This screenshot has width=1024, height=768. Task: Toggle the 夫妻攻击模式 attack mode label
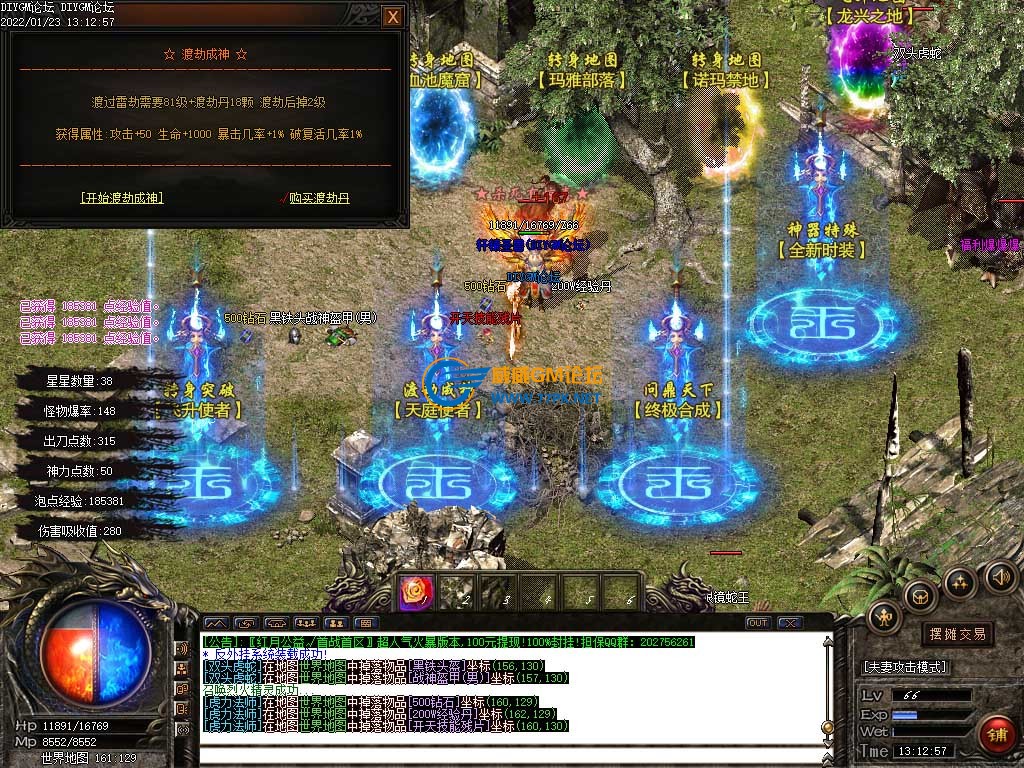click(x=905, y=667)
